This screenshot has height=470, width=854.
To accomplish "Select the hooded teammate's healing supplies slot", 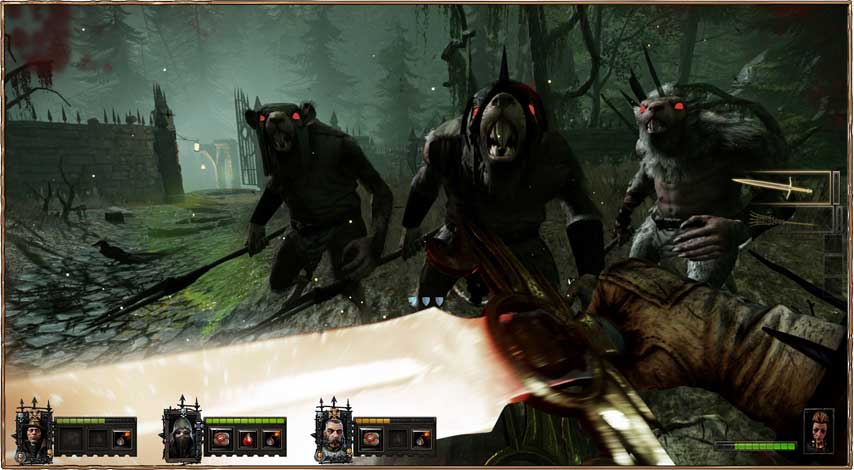I will pyautogui.click(x=221, y=439).
